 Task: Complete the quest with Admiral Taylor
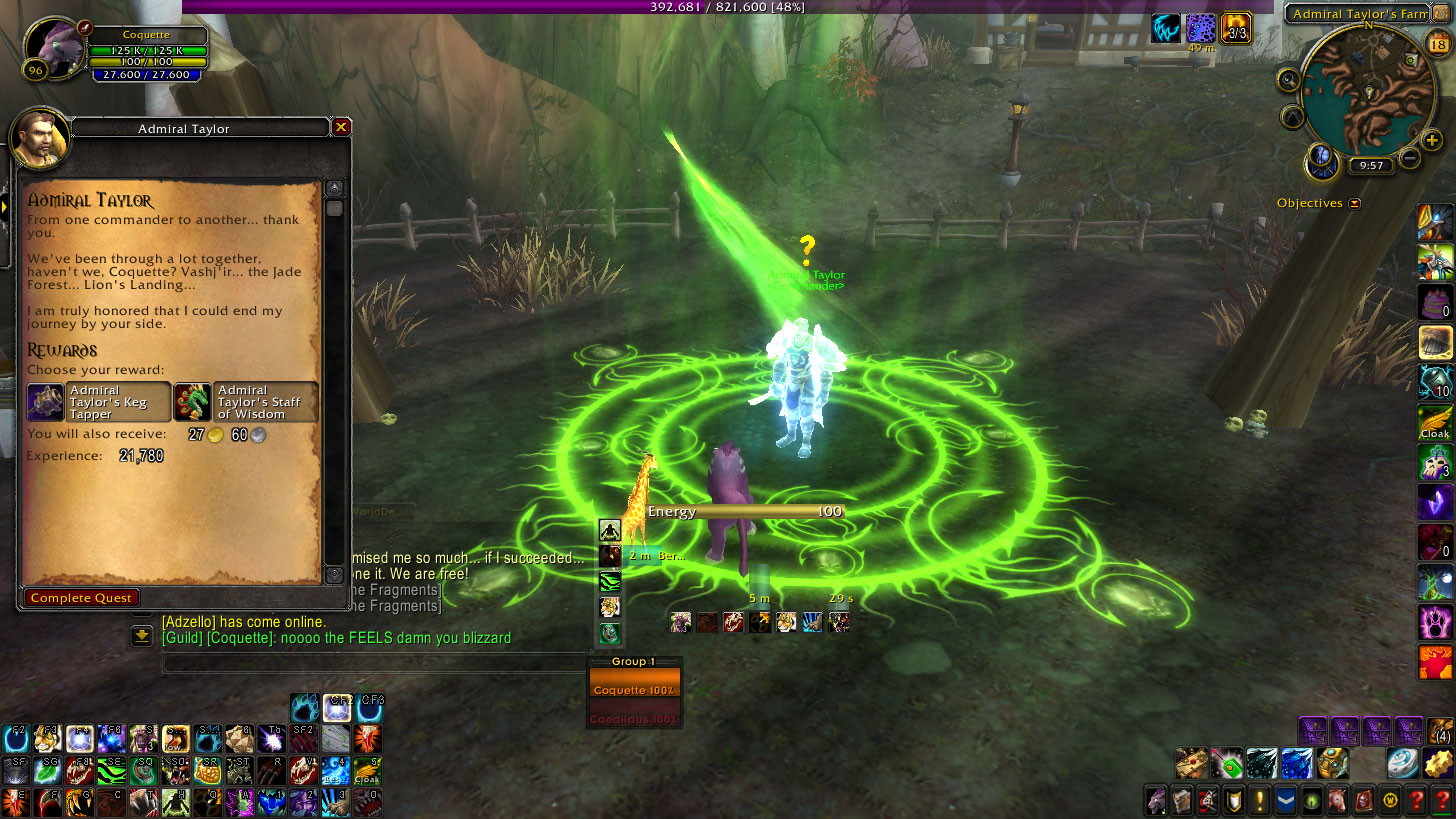click(81, 597)
